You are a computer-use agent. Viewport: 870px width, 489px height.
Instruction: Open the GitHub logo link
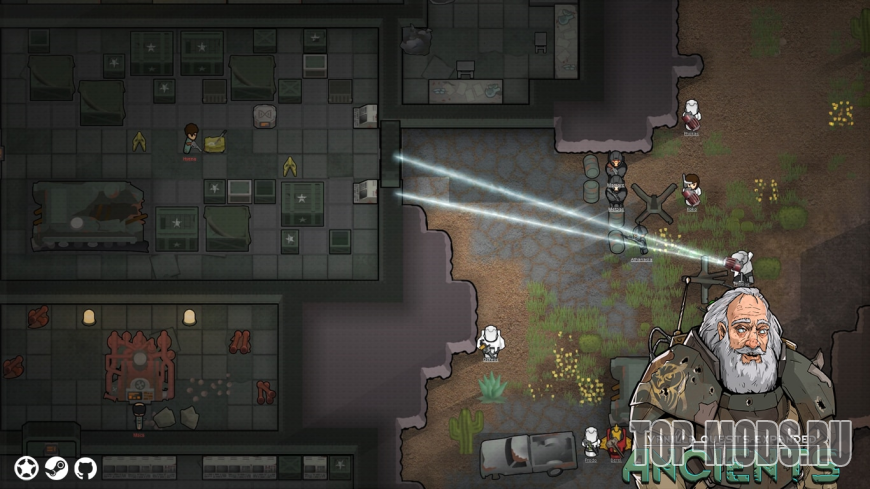[86, 467]
